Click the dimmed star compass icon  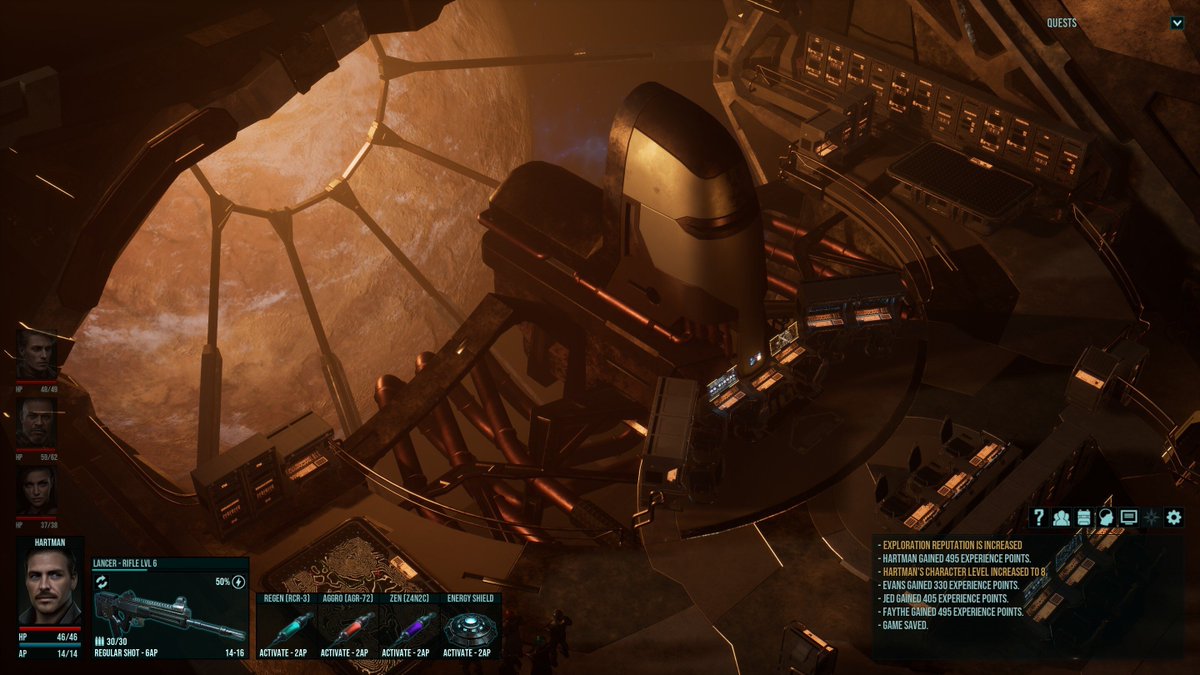(1152, 517)
